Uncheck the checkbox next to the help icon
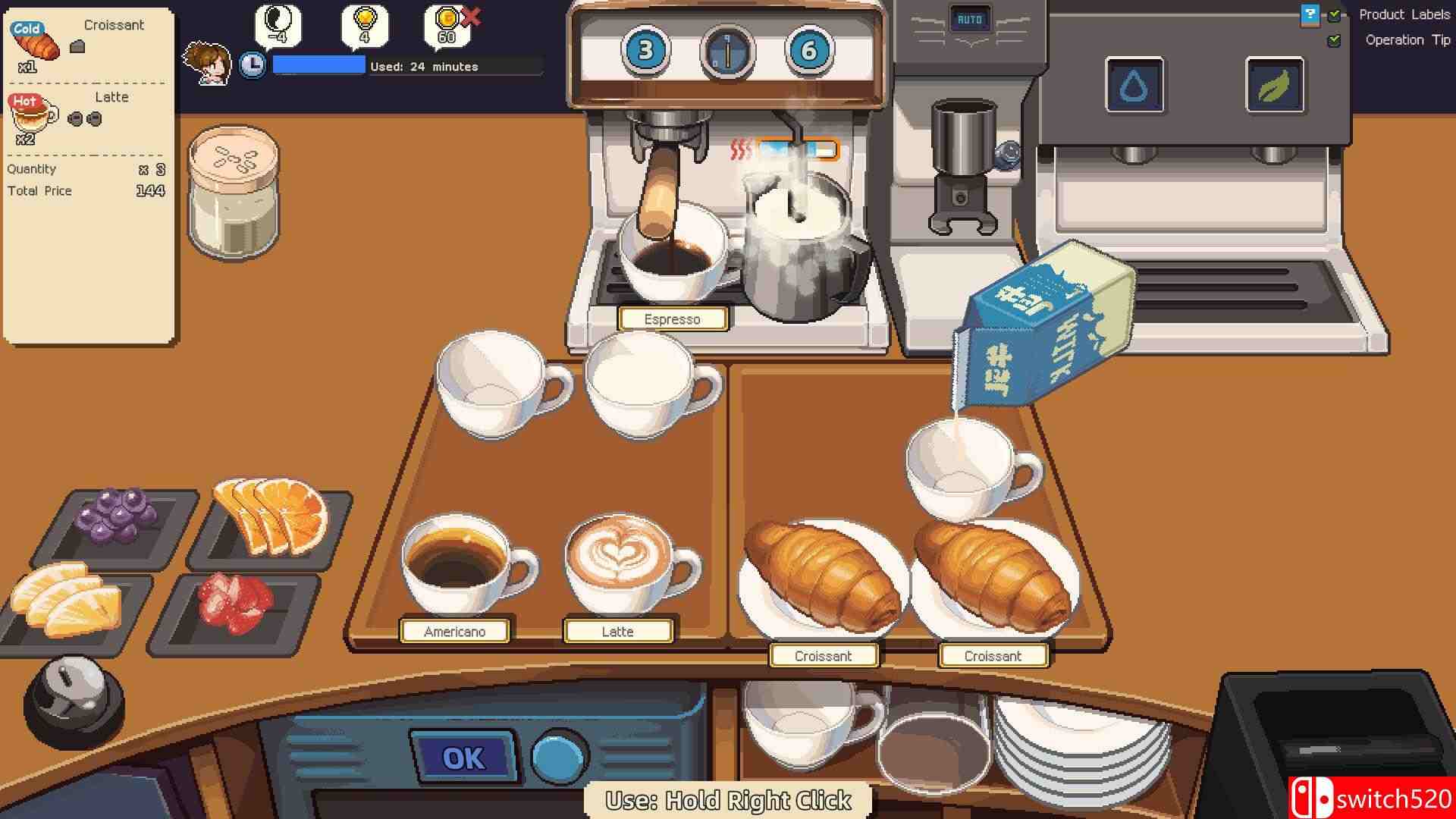This screenshot has height=819, width=1456. [1332, 14]
